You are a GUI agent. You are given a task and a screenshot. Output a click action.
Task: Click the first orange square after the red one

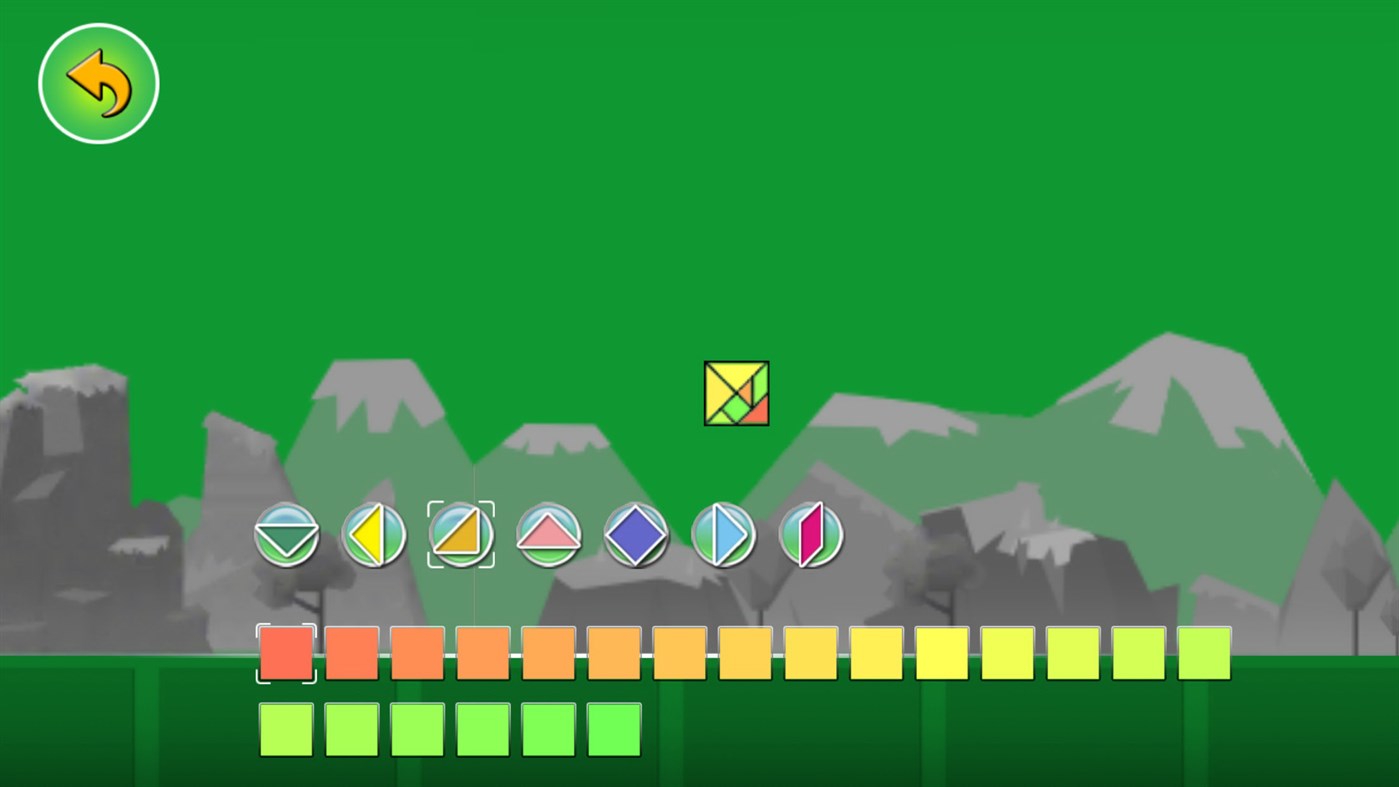pos(352,654)
